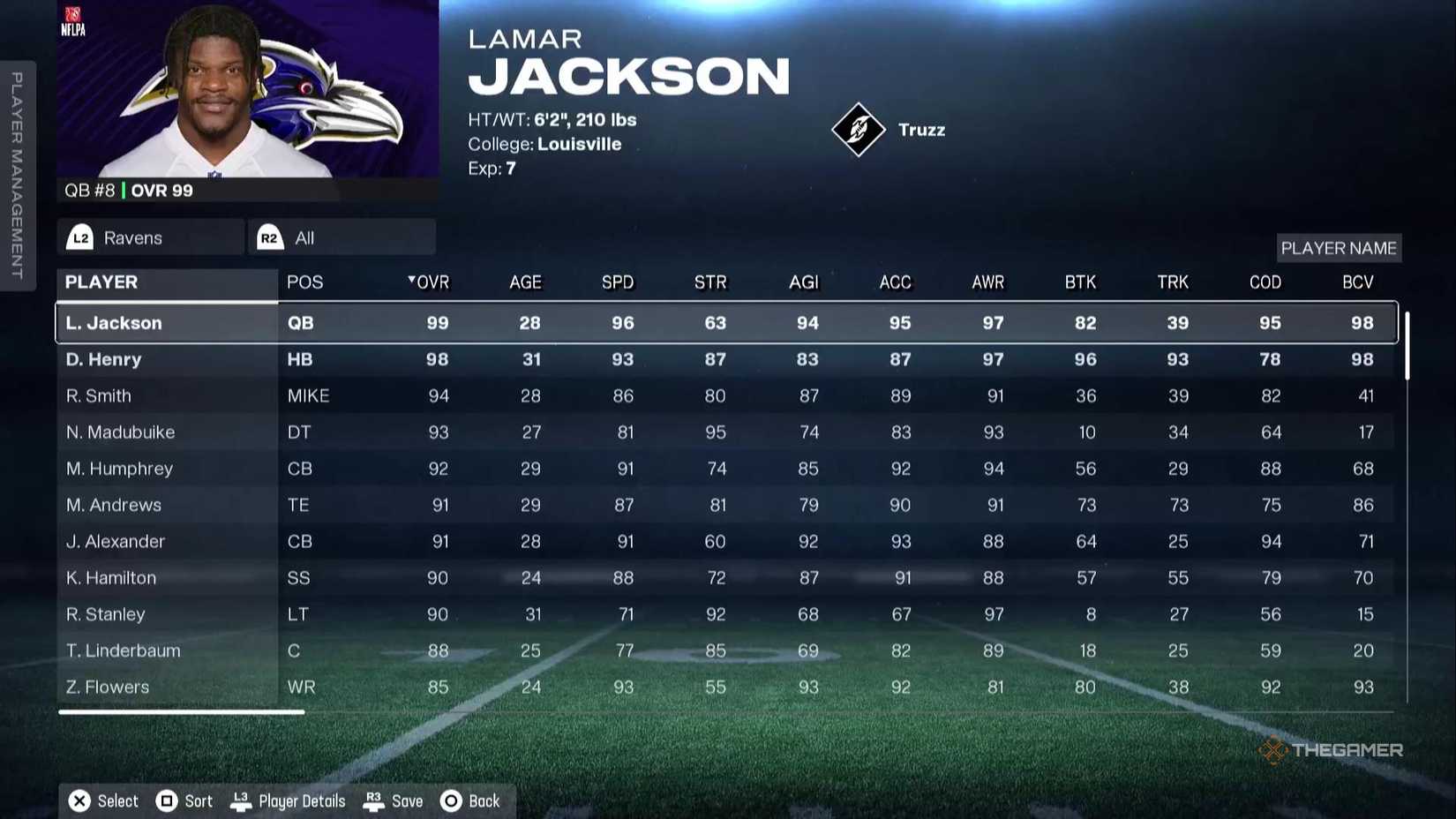Image resolution: width=1456 pixels, height=819 pixels.
Task: Toggle the L2 Ravens team filter
Action: point(150,237)
